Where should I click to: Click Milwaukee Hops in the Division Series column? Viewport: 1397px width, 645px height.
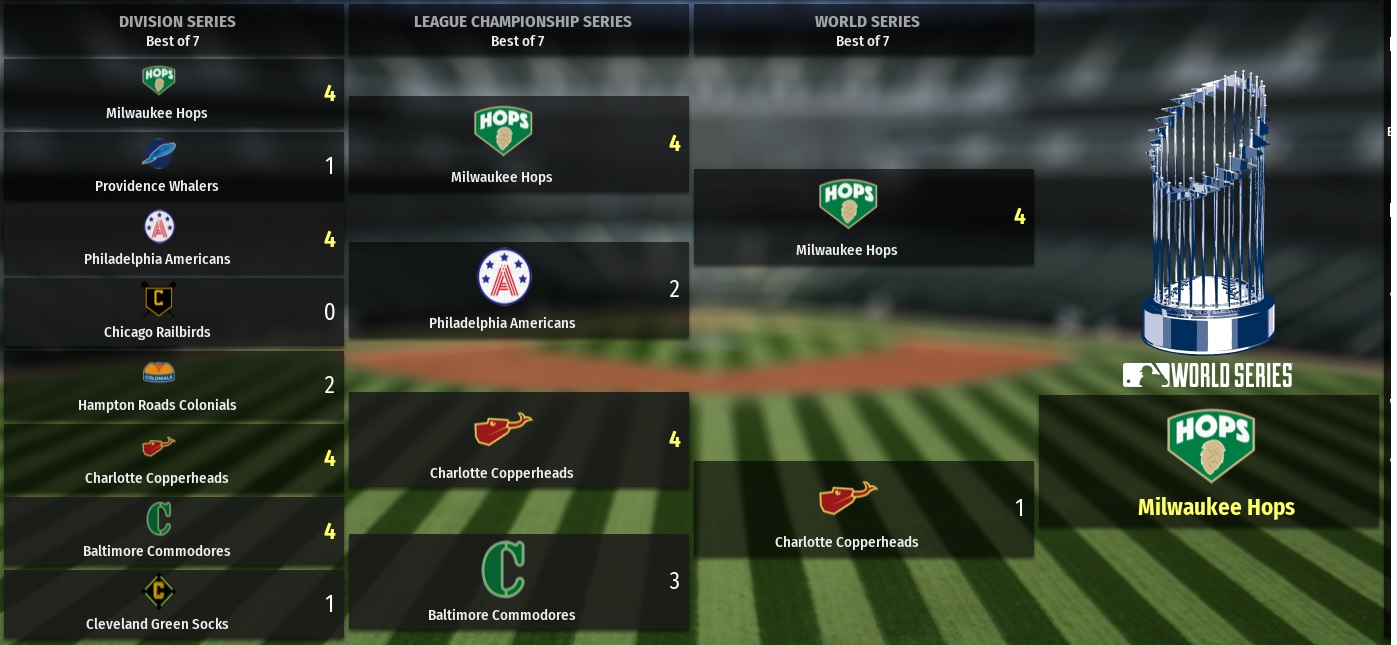point(173,94)
